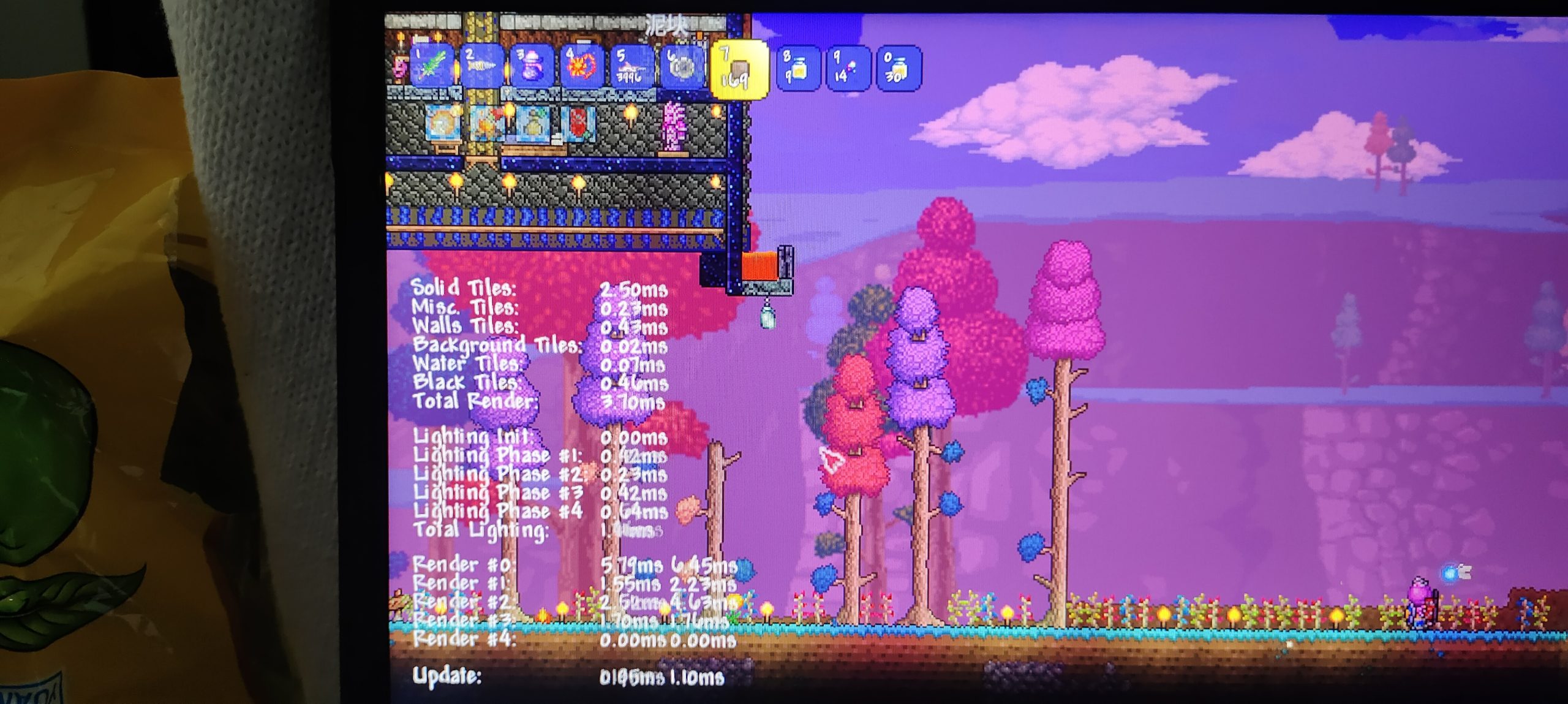Select the gun in hotbar slot 5
The image size is (1568, 704).
(x=631, y=67)
